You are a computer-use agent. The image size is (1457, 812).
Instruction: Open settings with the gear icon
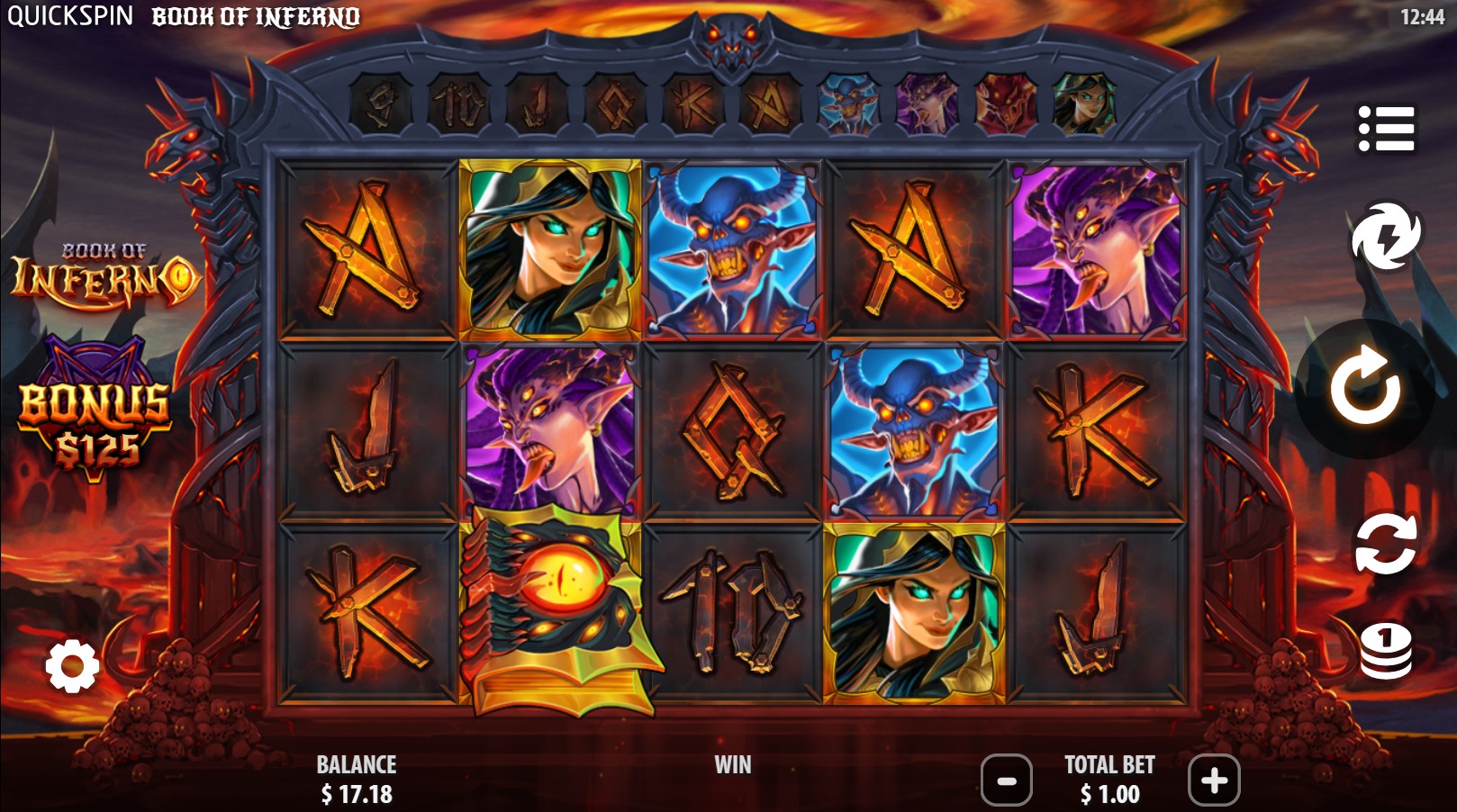click(72, 666)
